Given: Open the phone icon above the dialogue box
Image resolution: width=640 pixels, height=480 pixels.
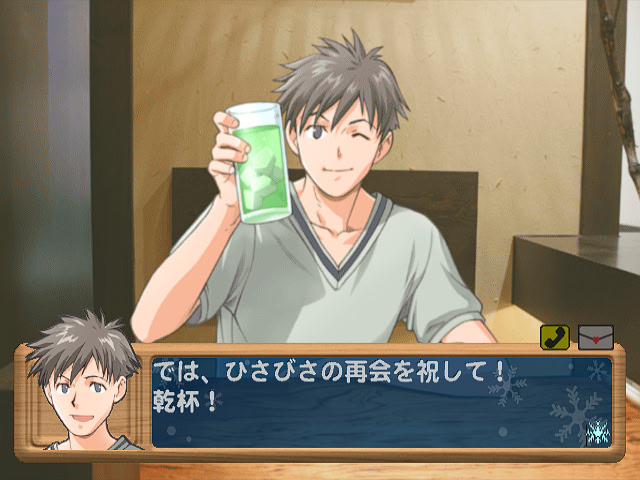Looking at the screenshot, I should point(555,338).
